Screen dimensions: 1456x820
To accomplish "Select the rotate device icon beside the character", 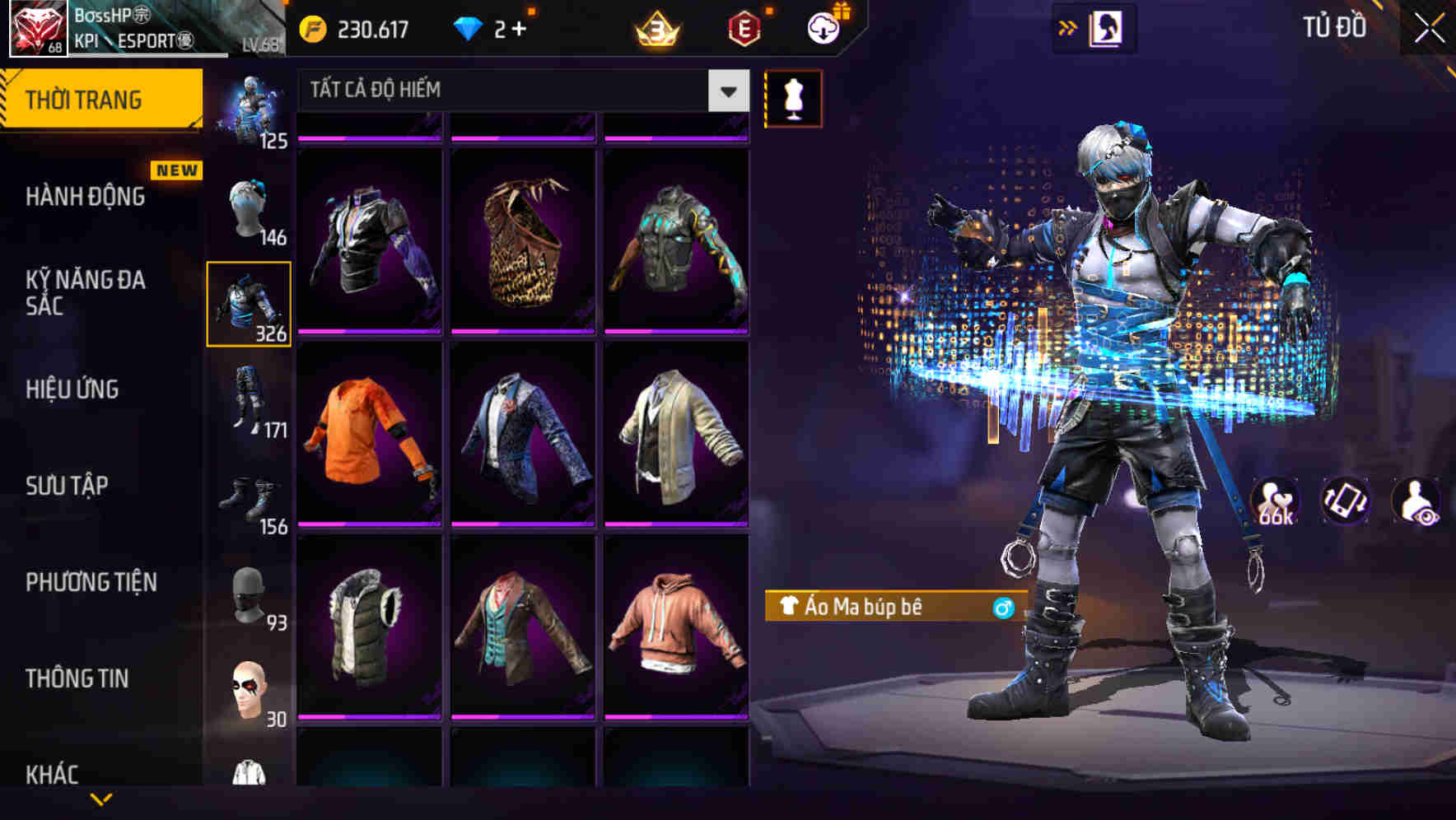I will [1346, 501].
